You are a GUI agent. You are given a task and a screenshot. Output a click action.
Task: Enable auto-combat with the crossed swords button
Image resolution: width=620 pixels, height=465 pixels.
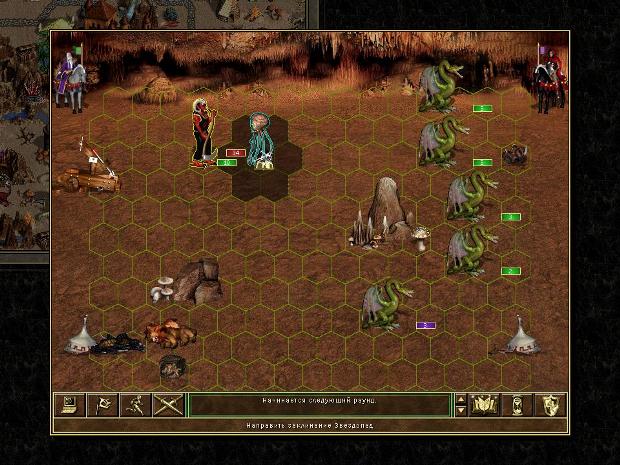tap(168, 405)
